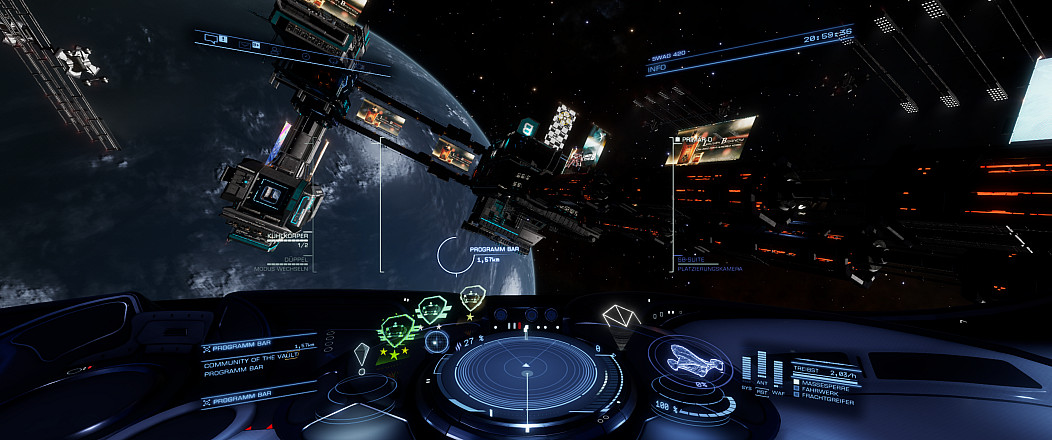Toggle the Frachtgreifer indicator
Image resolution: width=1052 pixels, height=440 pixels.
tap(798, 394)
